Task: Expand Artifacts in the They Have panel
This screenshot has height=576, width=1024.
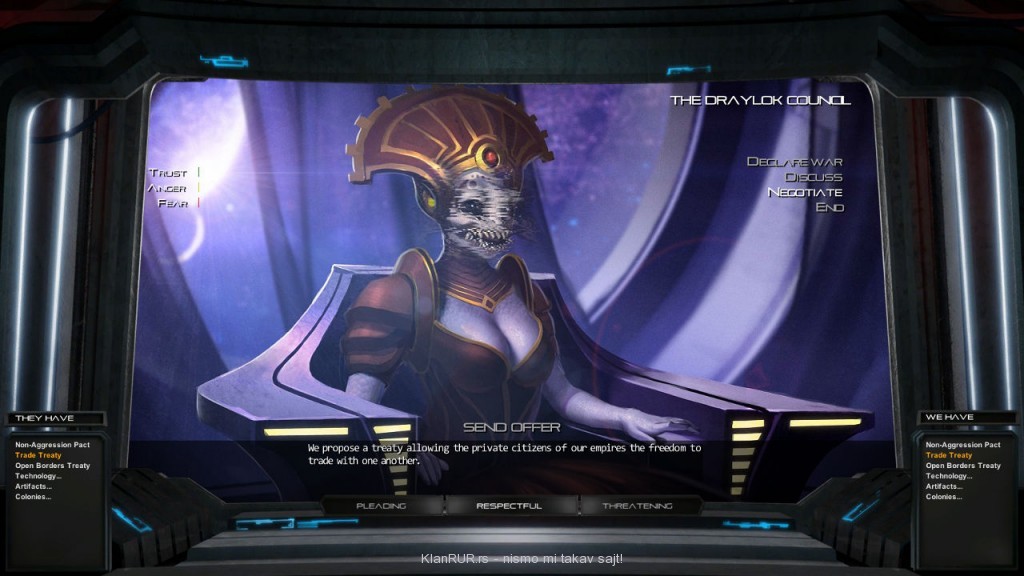Action: pos(34,486)
